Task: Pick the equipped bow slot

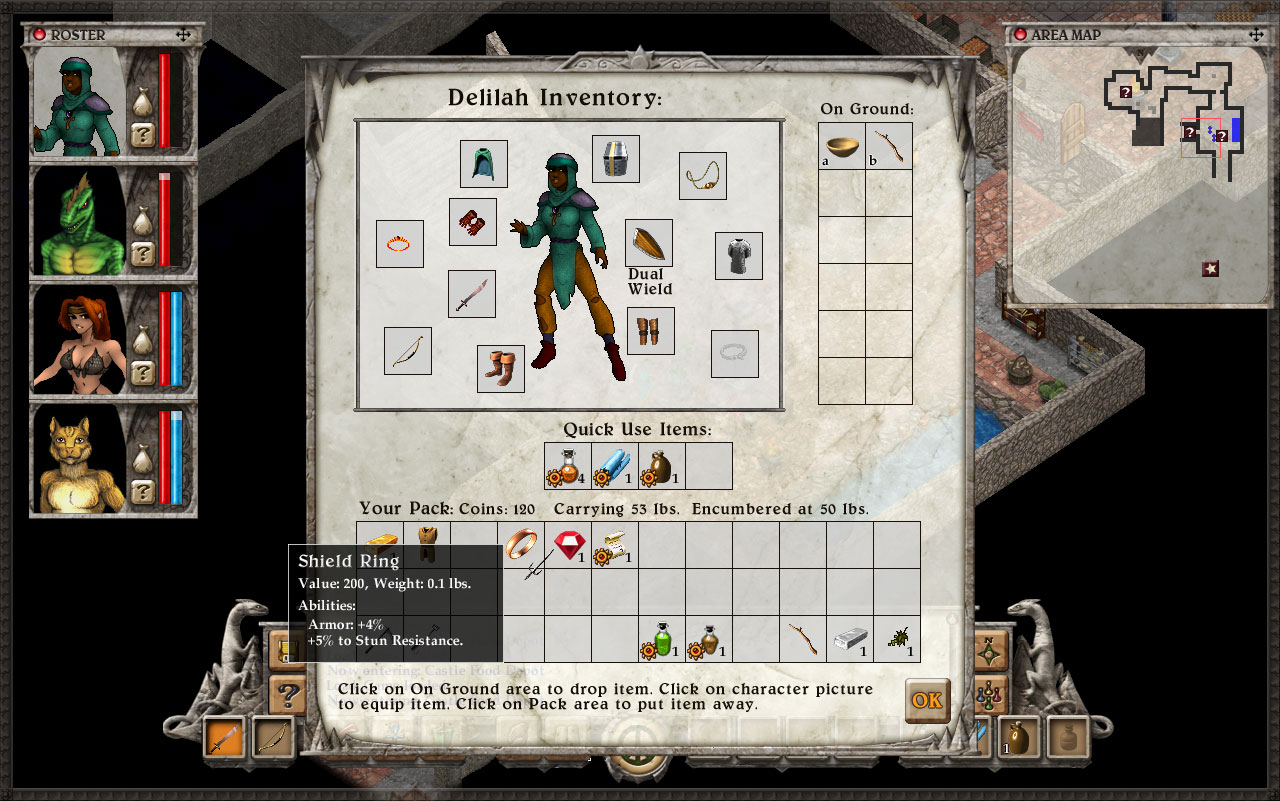Action: click(408, 351)
